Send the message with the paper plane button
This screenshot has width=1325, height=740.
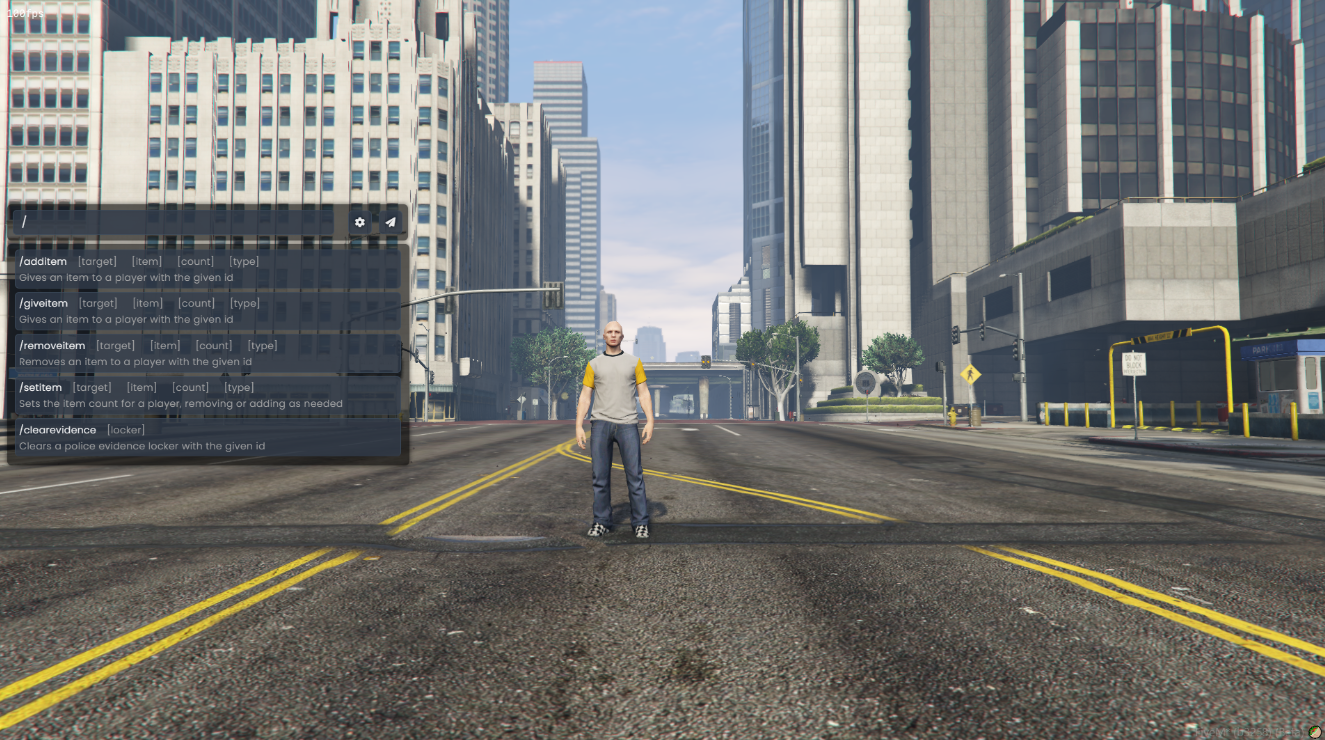tap(391, 222)
